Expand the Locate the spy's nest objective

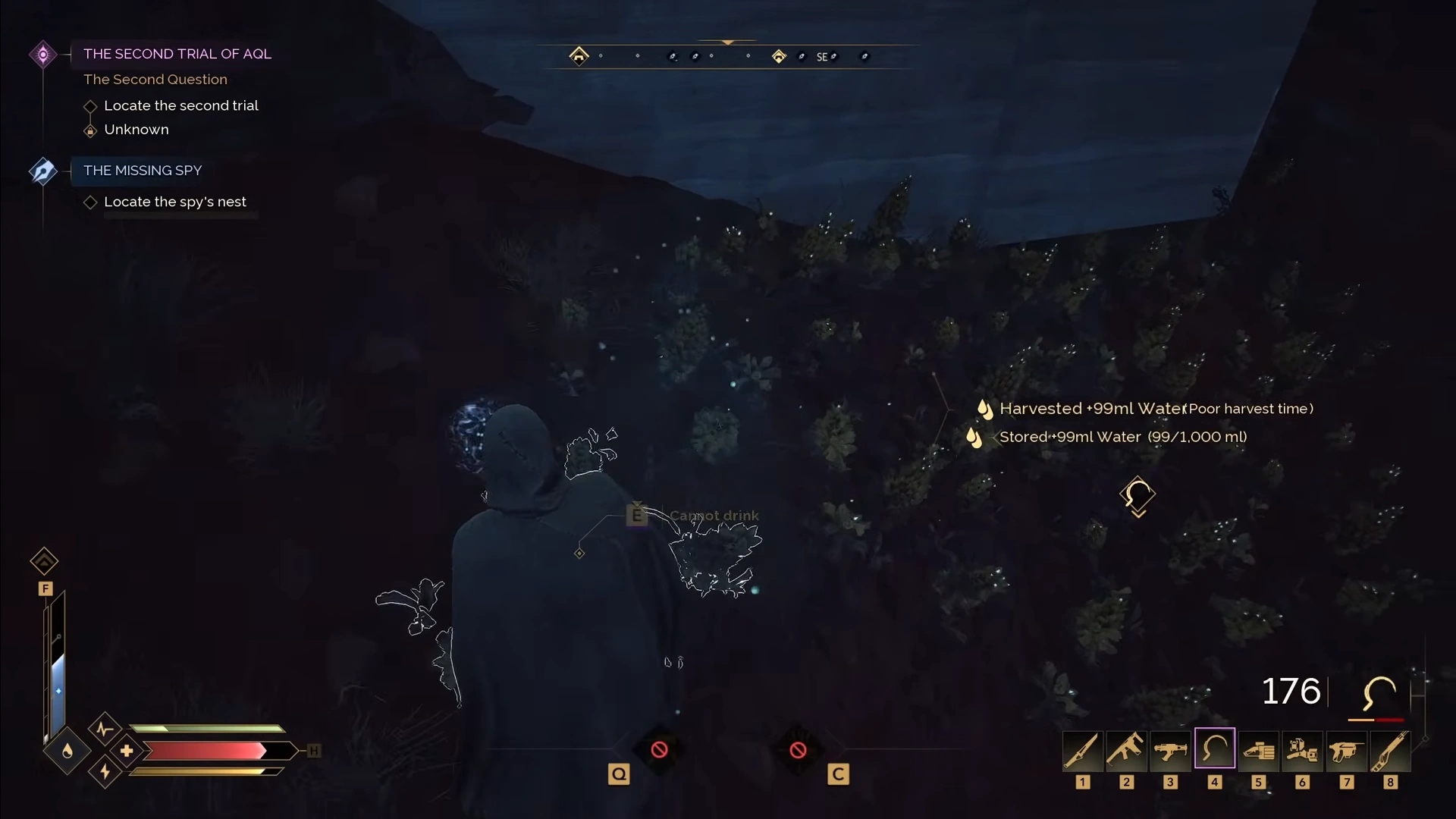pos(89,202)
